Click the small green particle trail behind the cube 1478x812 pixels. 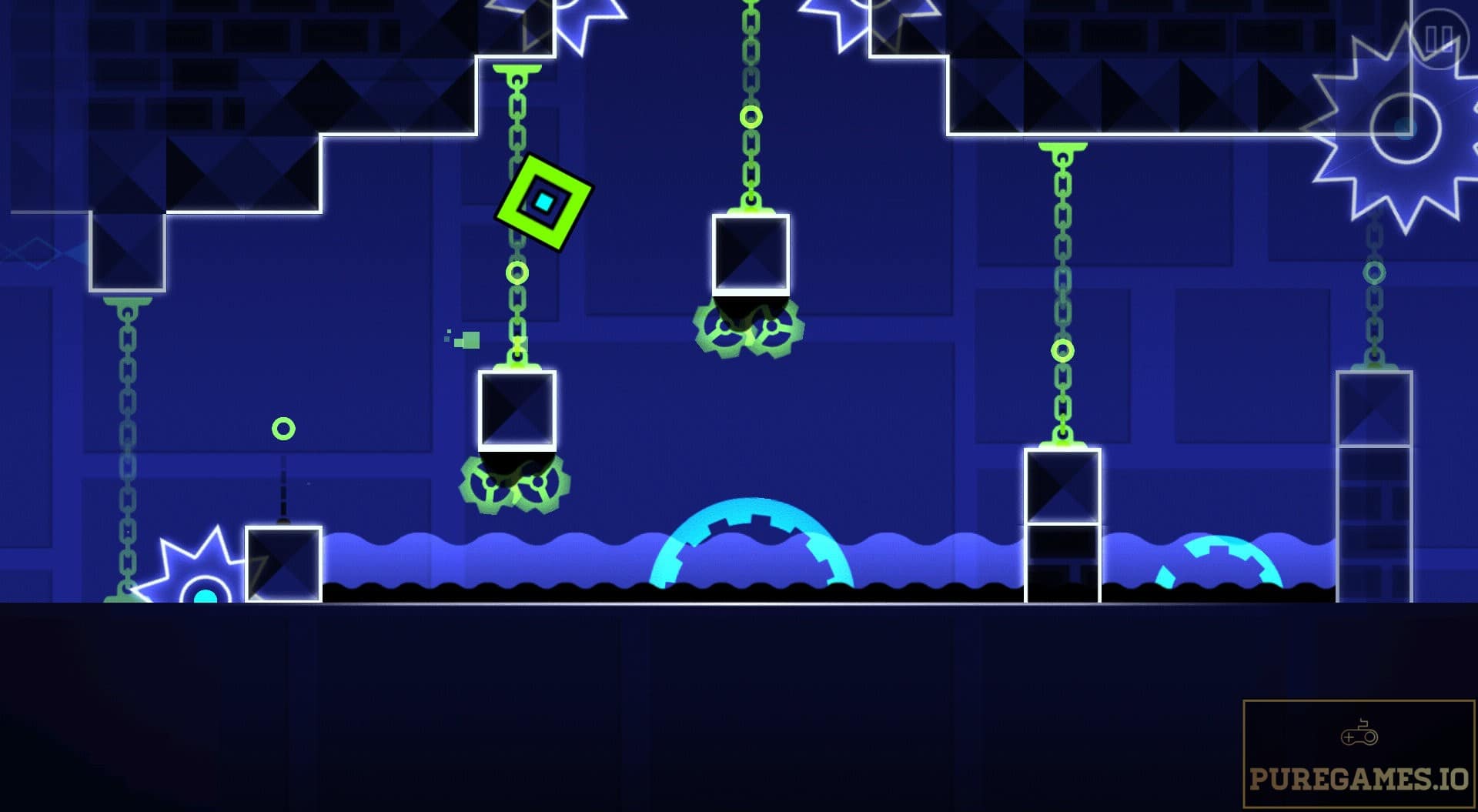pos(460,337)
